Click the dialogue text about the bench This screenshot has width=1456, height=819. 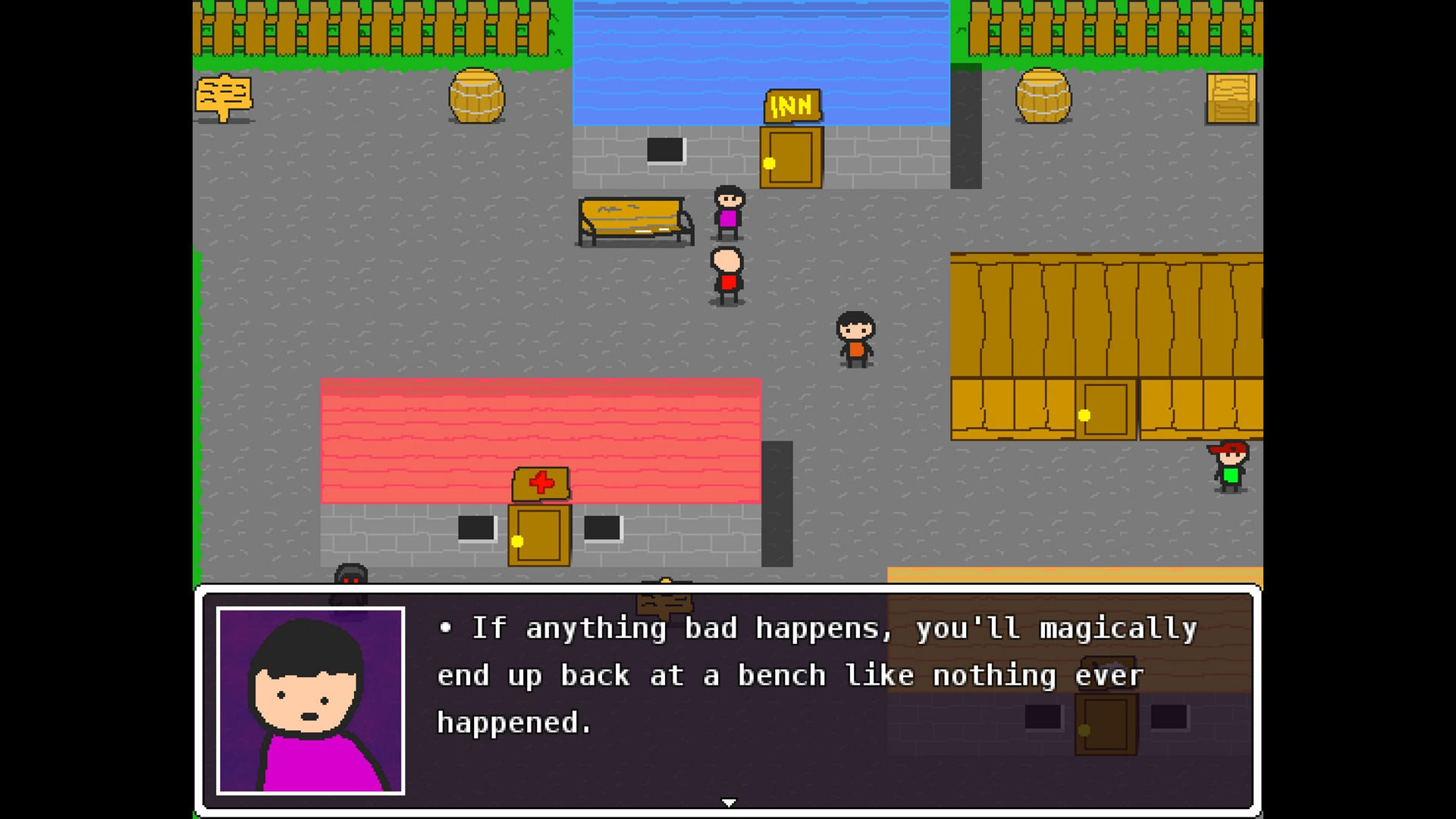(781, 674)
